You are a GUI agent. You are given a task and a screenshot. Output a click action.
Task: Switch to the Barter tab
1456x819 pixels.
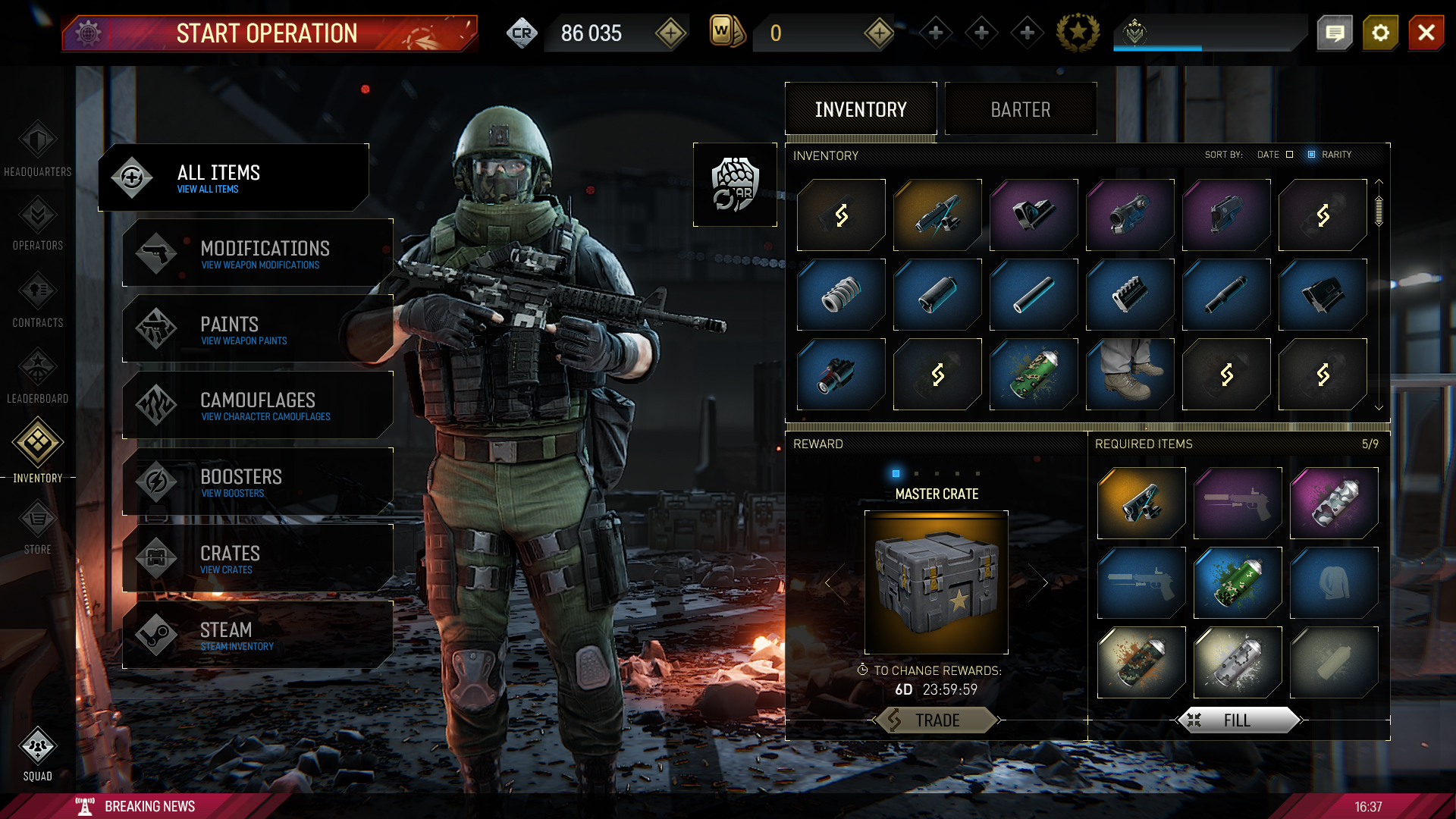click(x=1020, y=110)
